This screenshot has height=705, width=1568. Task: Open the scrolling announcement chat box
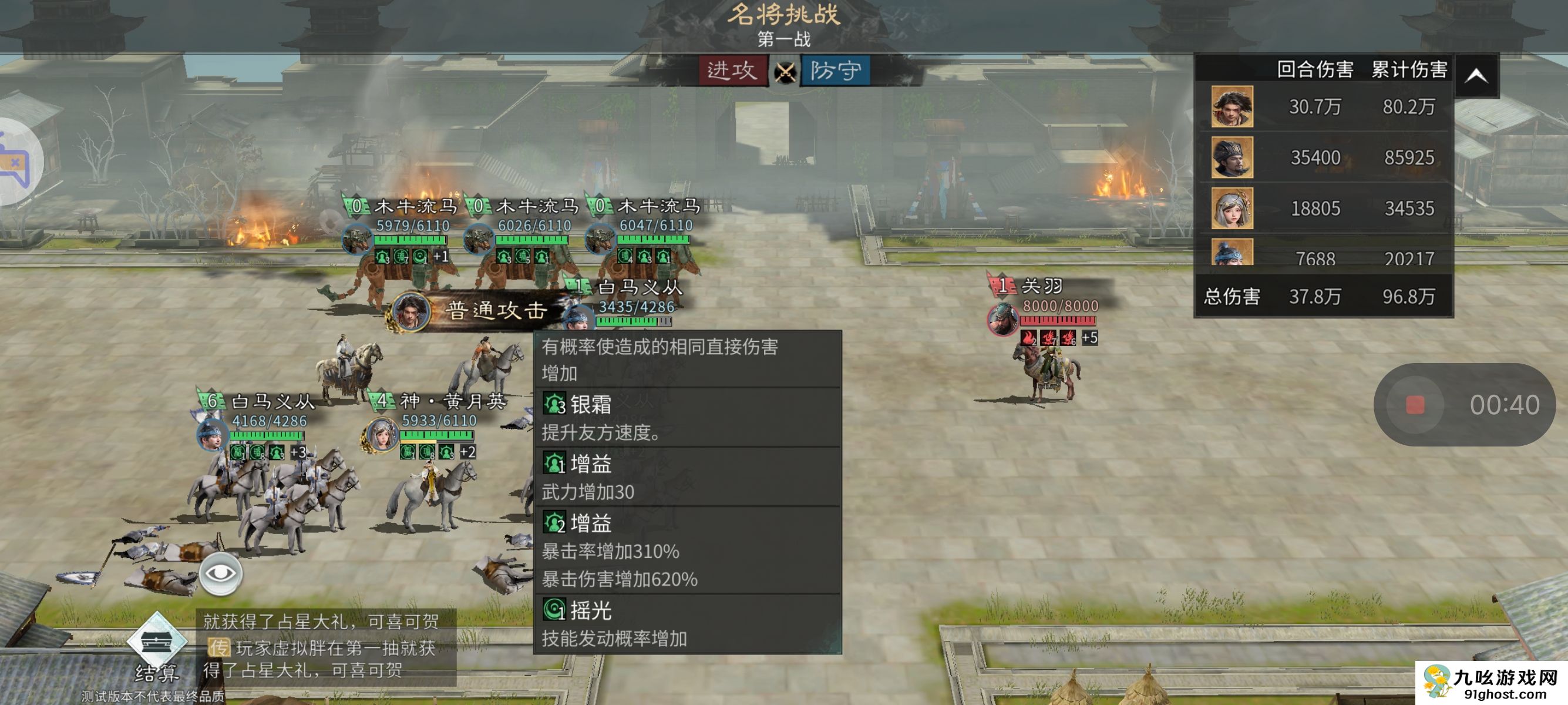[x=327, y=647]
